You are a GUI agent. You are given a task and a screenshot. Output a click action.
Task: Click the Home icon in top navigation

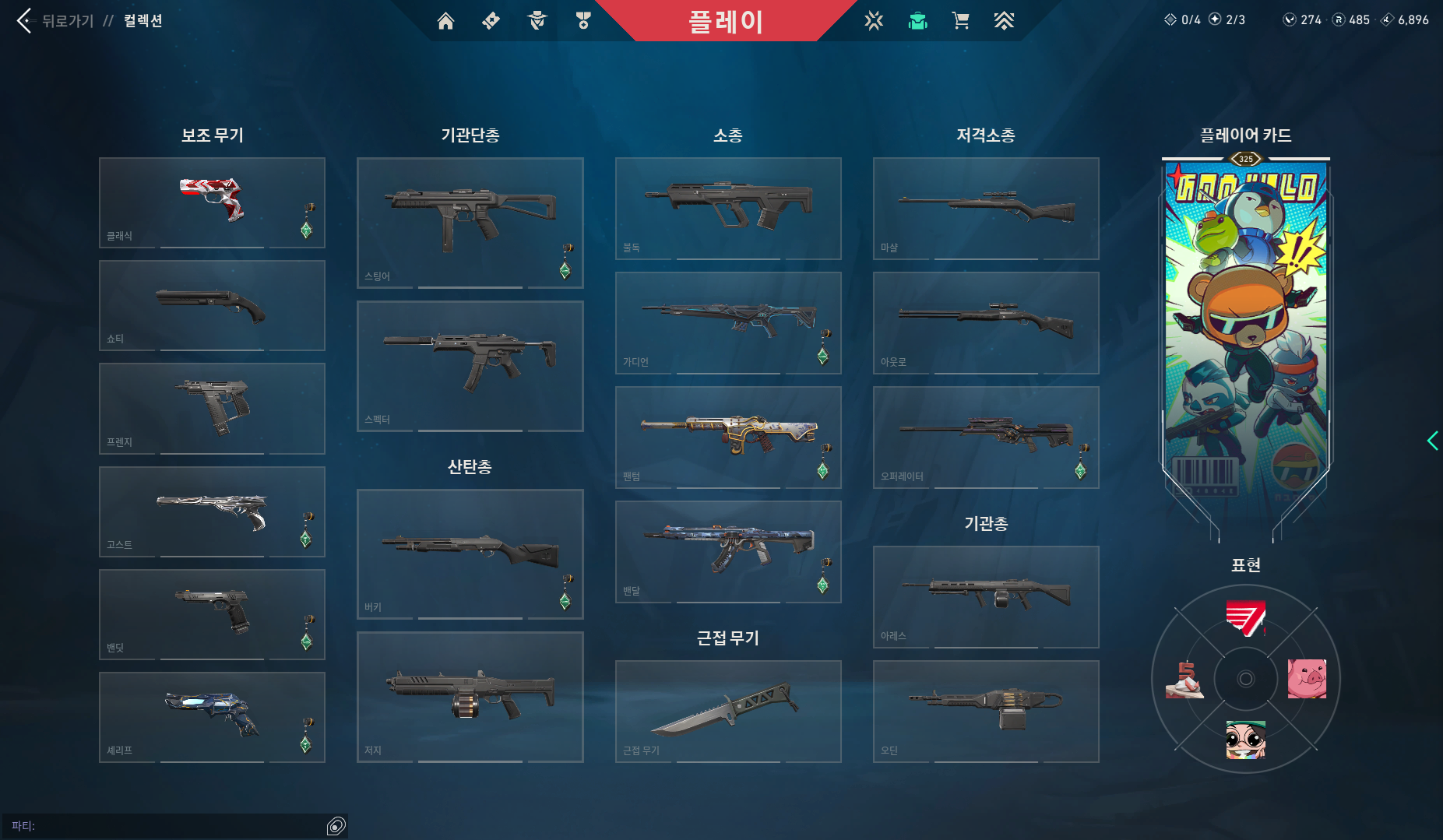[446, 21]
